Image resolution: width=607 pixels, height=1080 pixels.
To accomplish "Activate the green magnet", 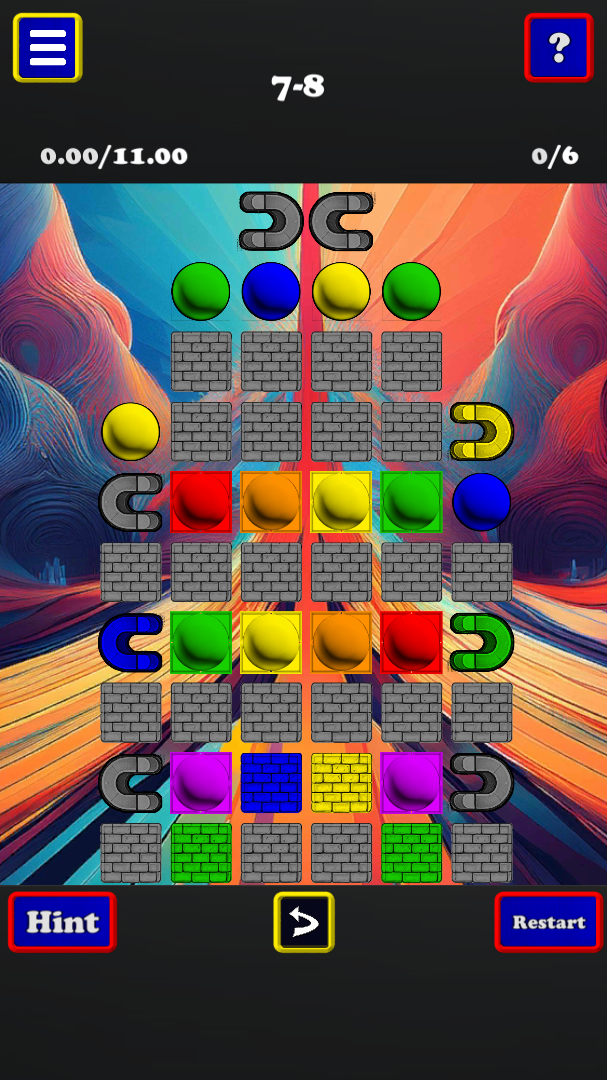I will click(481, 642).
